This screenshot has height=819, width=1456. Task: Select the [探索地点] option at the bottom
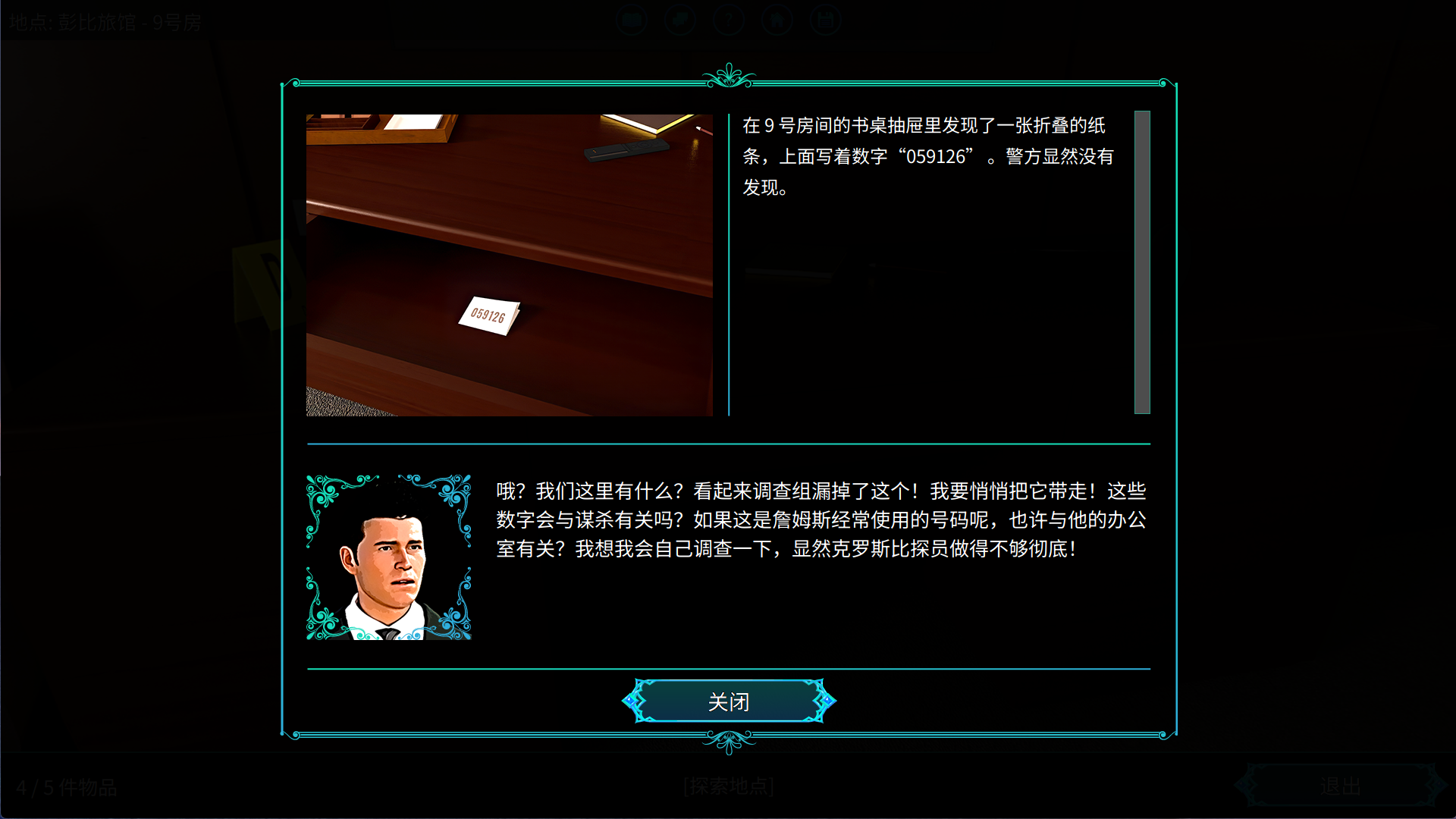(x=729, y=786)
